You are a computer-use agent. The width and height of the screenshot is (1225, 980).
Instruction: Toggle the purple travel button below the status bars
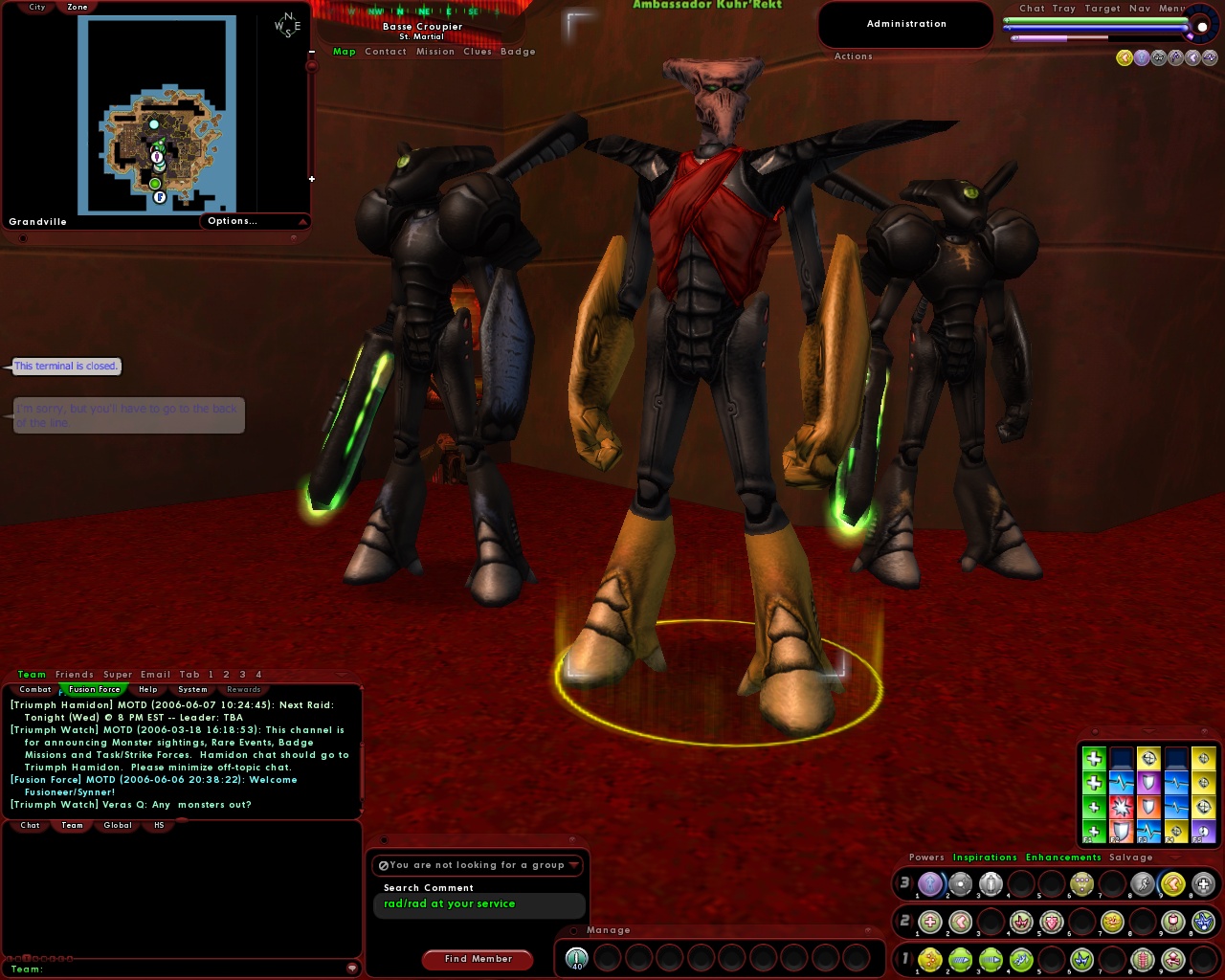[1142, 57]
